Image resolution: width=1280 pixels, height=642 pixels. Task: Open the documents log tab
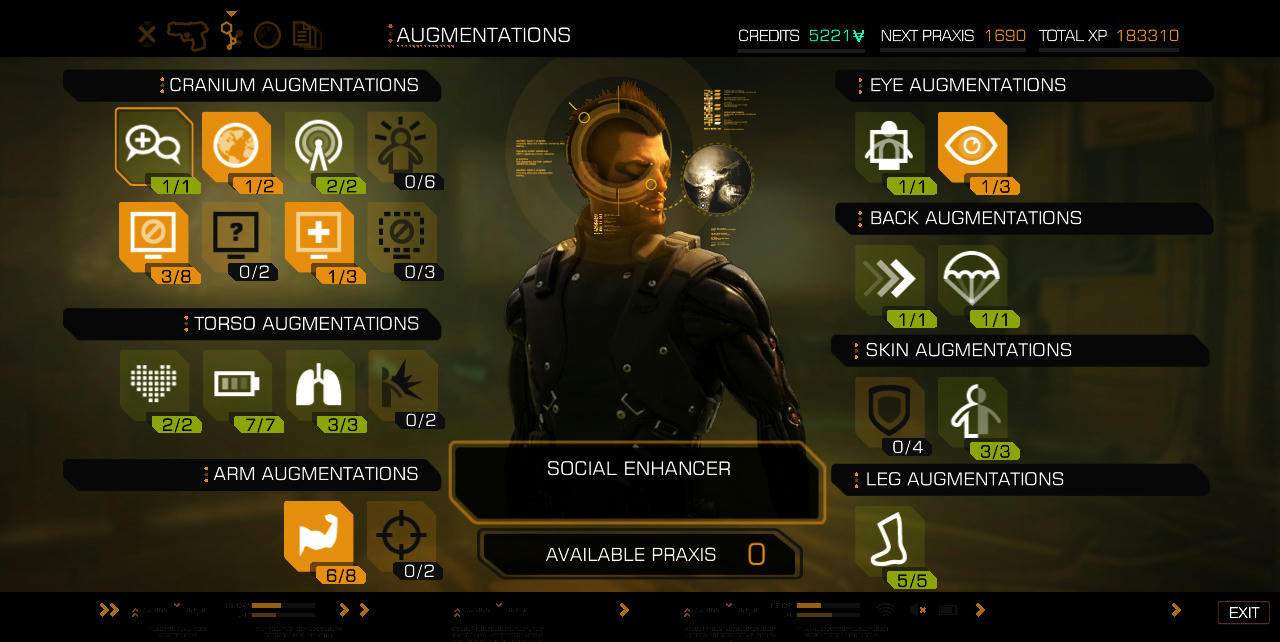306,36
